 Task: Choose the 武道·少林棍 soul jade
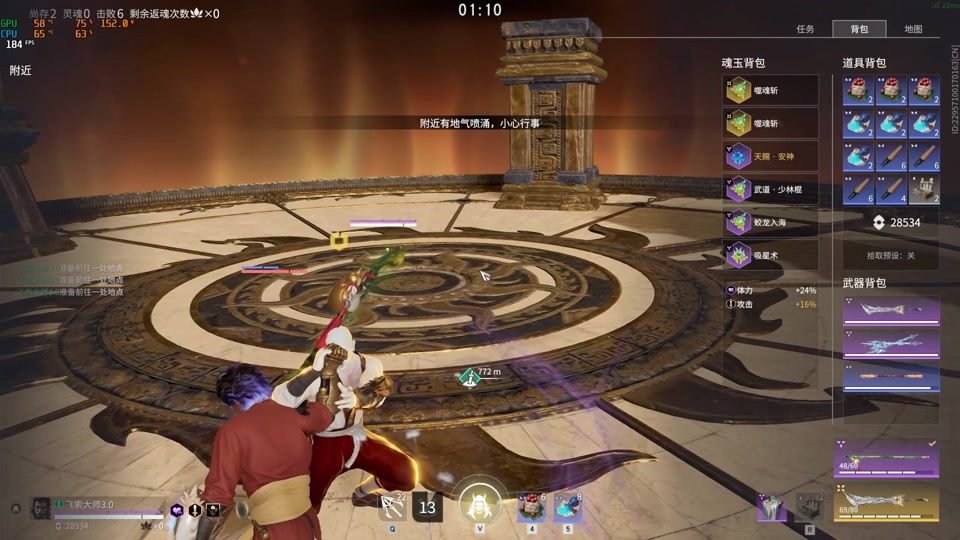pos(770,189)
